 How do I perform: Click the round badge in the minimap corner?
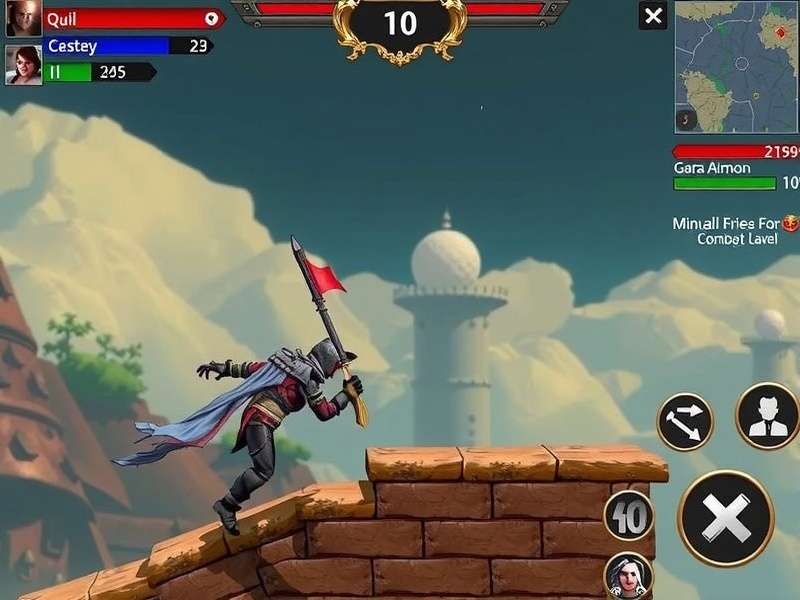pyautogui.click(x=687, y=119)
